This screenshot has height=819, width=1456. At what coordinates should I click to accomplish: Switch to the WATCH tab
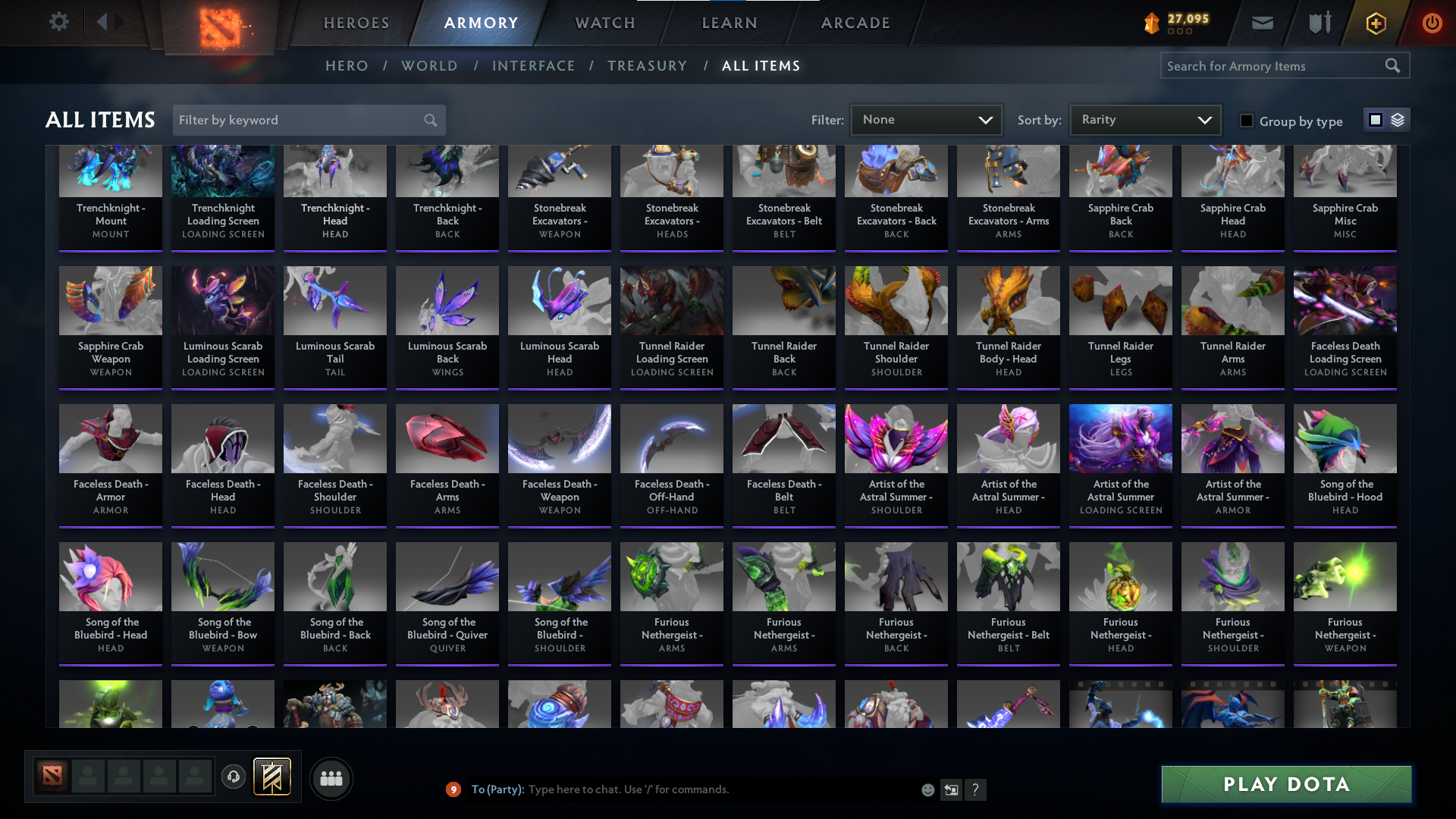tap(604, 23)
